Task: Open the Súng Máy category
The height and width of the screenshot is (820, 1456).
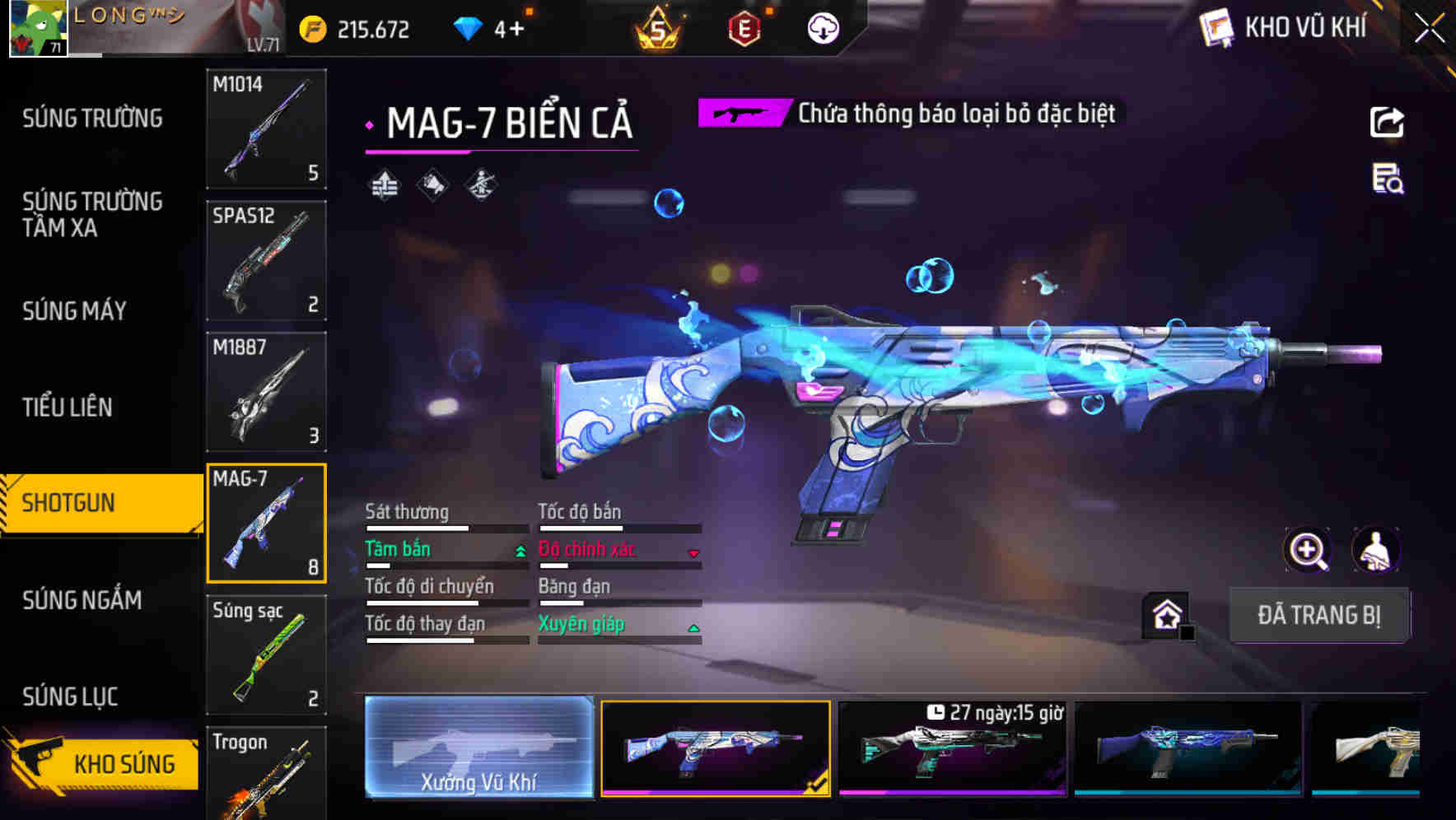Action: 74,311
